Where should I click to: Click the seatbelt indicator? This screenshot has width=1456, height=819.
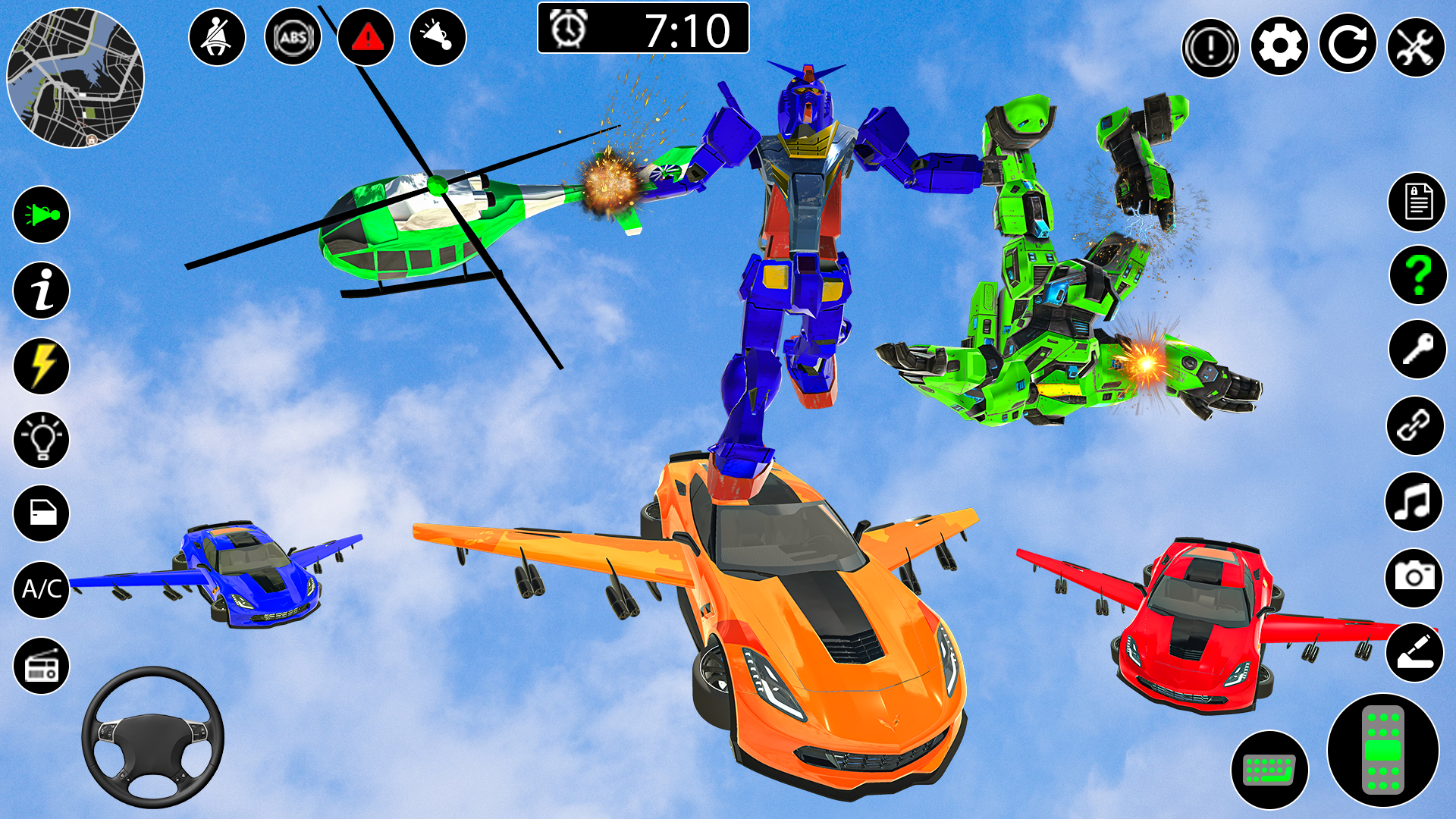tap(217, 36)
